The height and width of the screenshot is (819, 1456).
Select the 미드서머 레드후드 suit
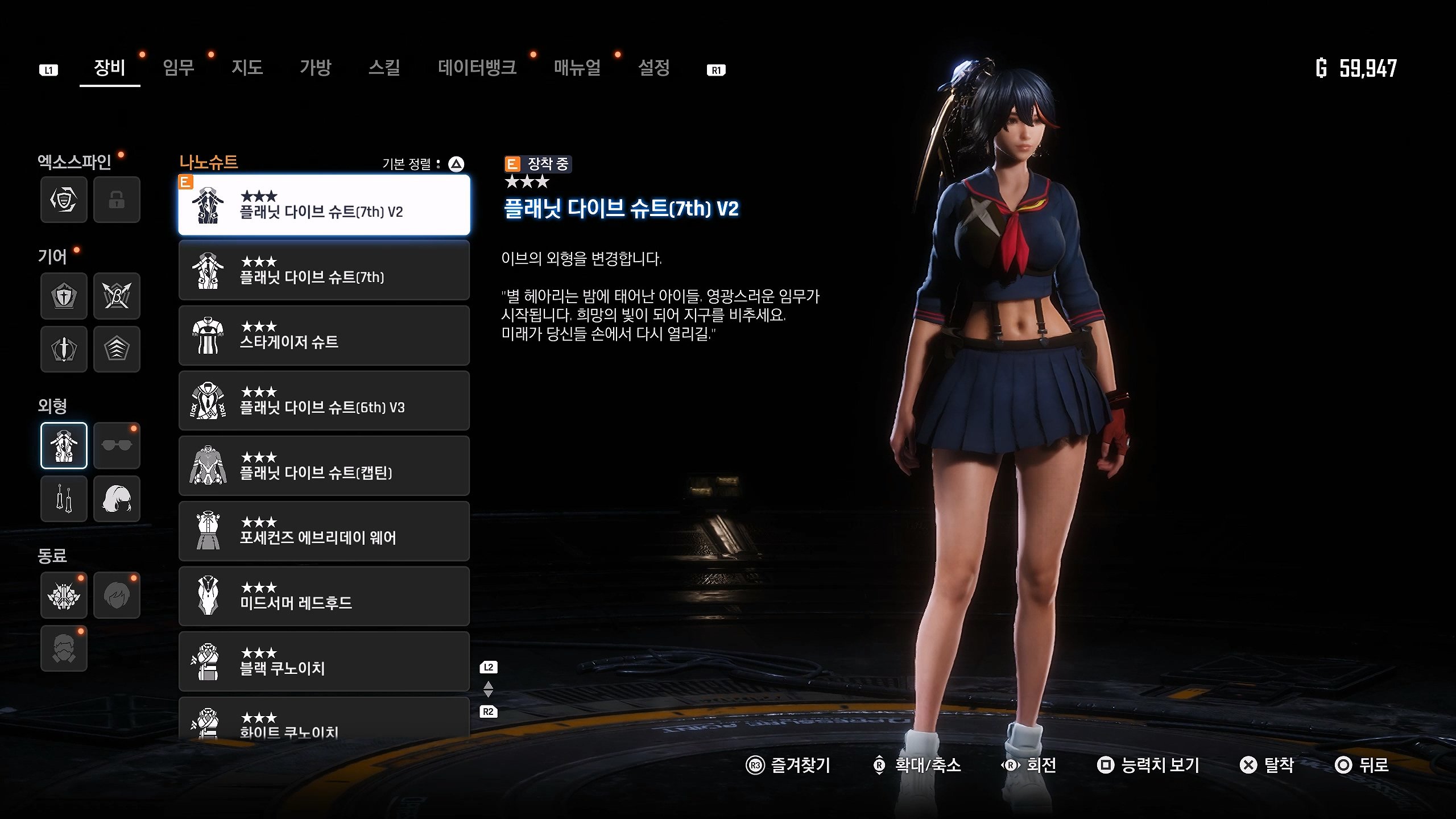pyautogui.click(x=324, y=596)
